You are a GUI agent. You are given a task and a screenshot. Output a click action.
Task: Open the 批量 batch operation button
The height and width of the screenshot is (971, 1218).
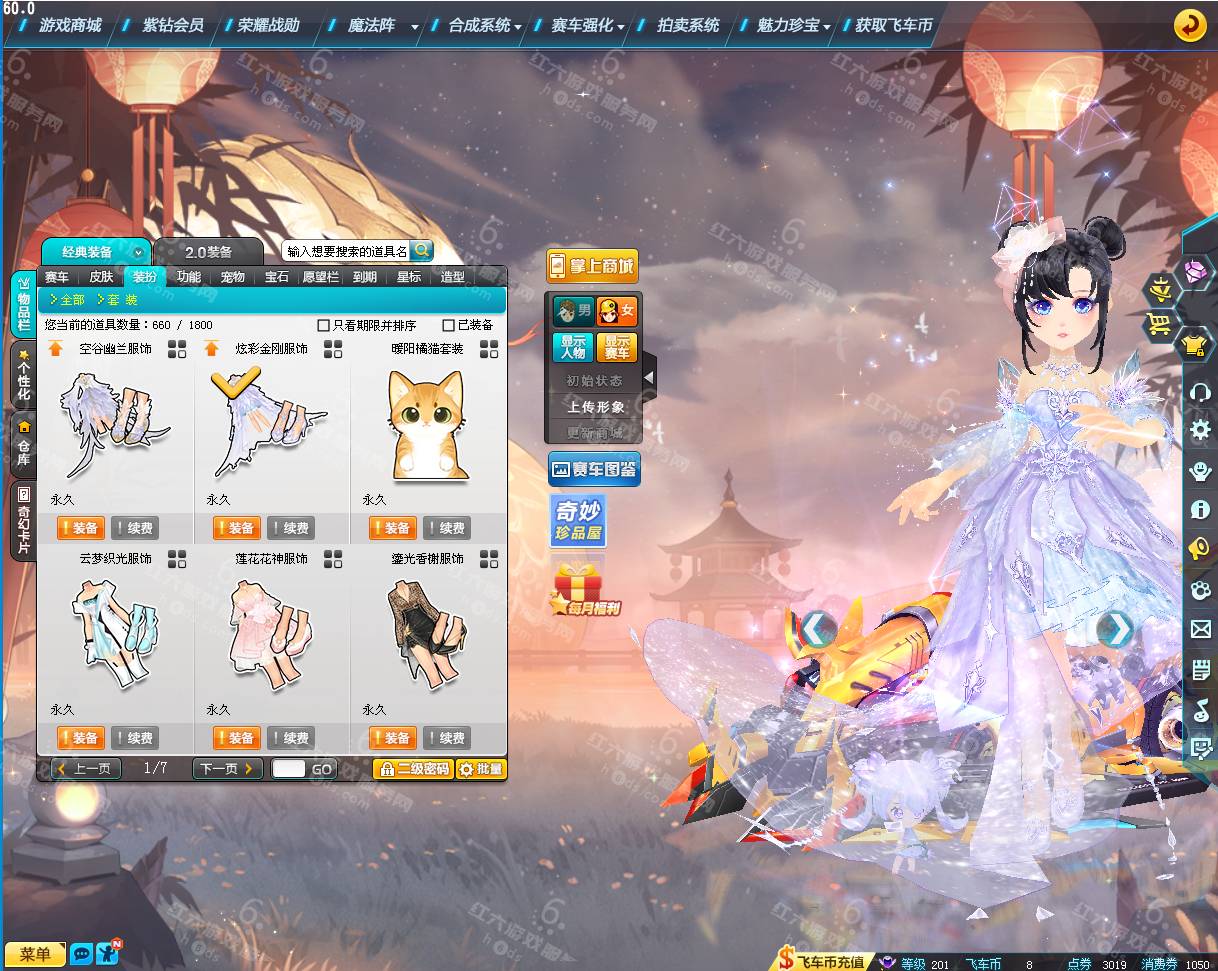(x=481, y=769)
